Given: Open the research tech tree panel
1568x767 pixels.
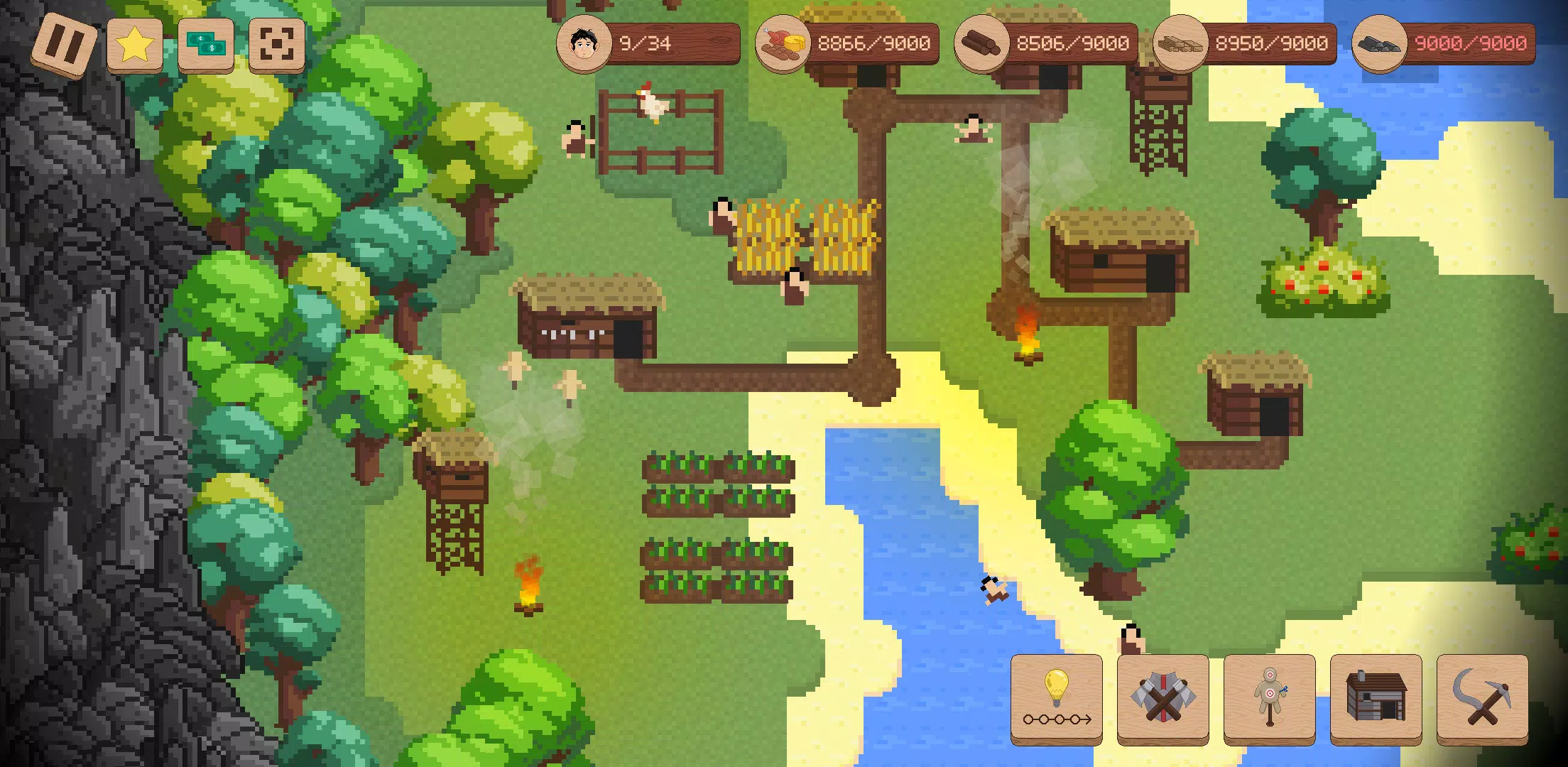Looking at the screenshot, I should (1055, 700).
